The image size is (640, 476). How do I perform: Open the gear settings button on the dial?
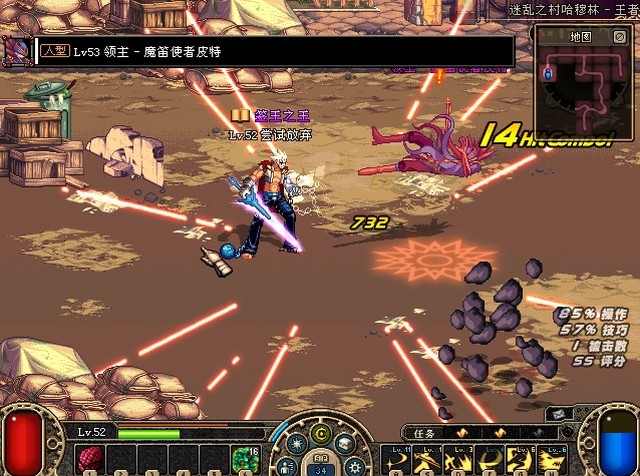(x=352, y=465)
